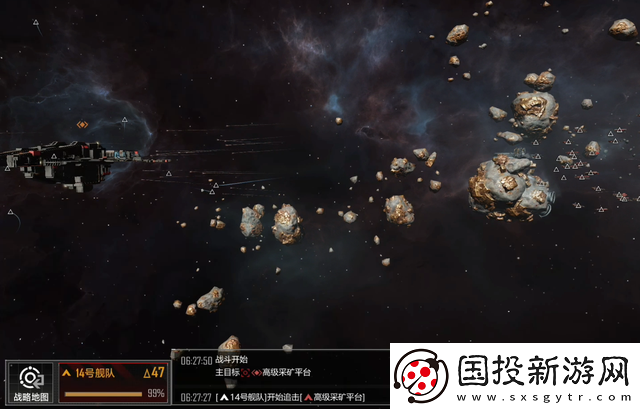This screenshot has width=640, height=409.
Task: Select the 14号舰队 fleet panel
Action: (x=113, y=382)
